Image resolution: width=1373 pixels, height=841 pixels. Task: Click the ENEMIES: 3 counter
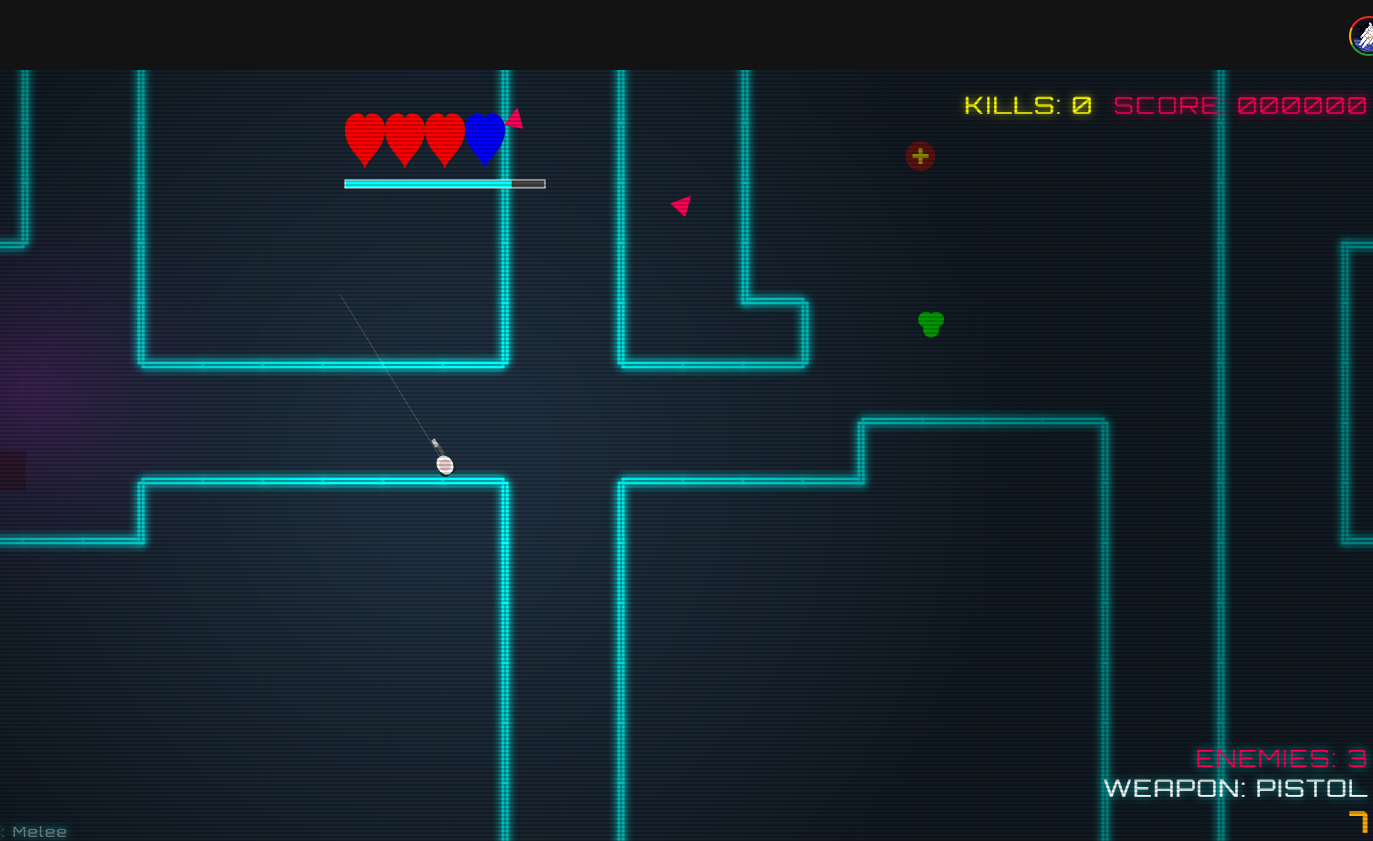[x=1283, y=758]
